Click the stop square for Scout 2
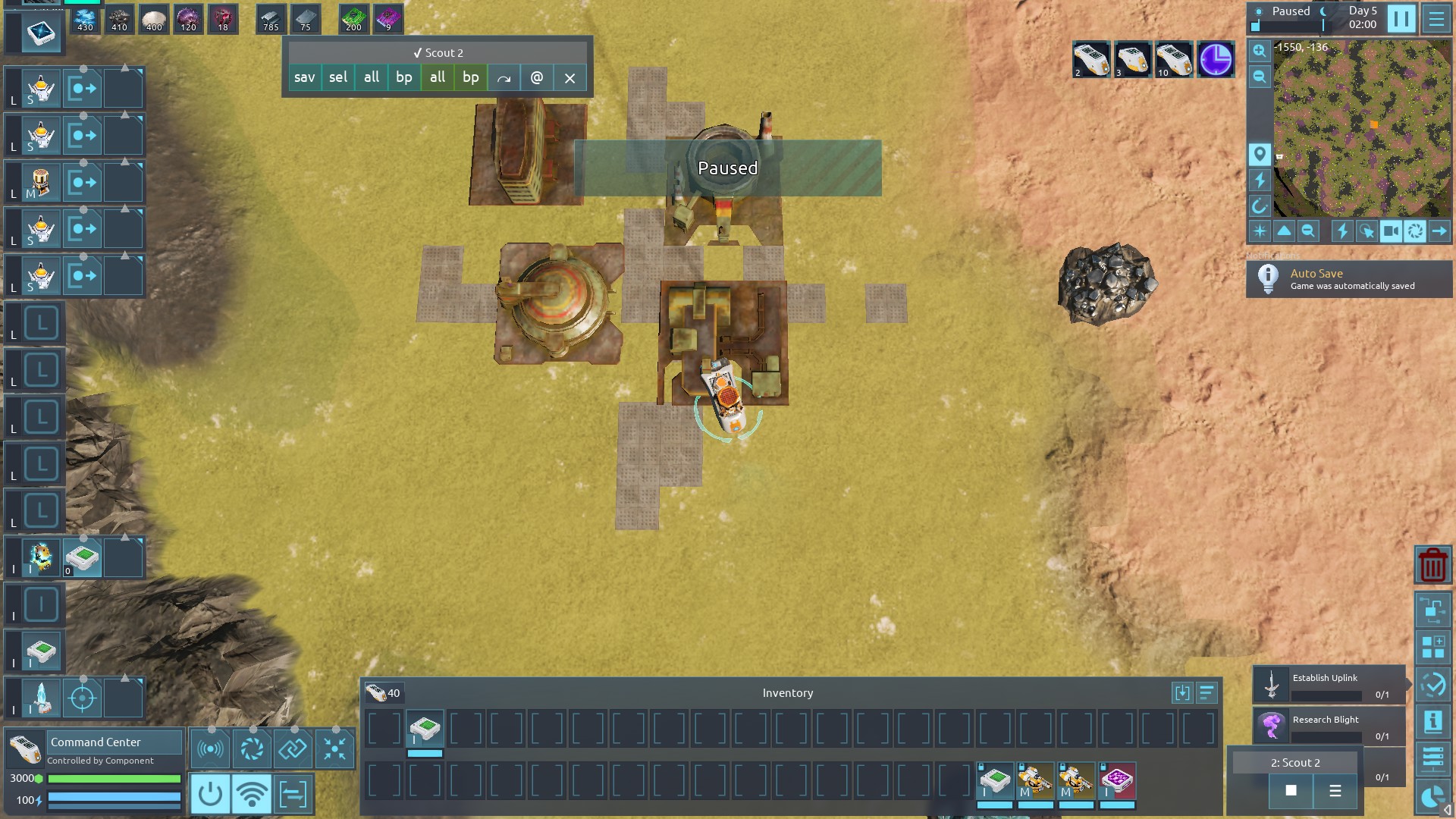This screenshot has height=819, width=1456. (x=1291, y=791)
